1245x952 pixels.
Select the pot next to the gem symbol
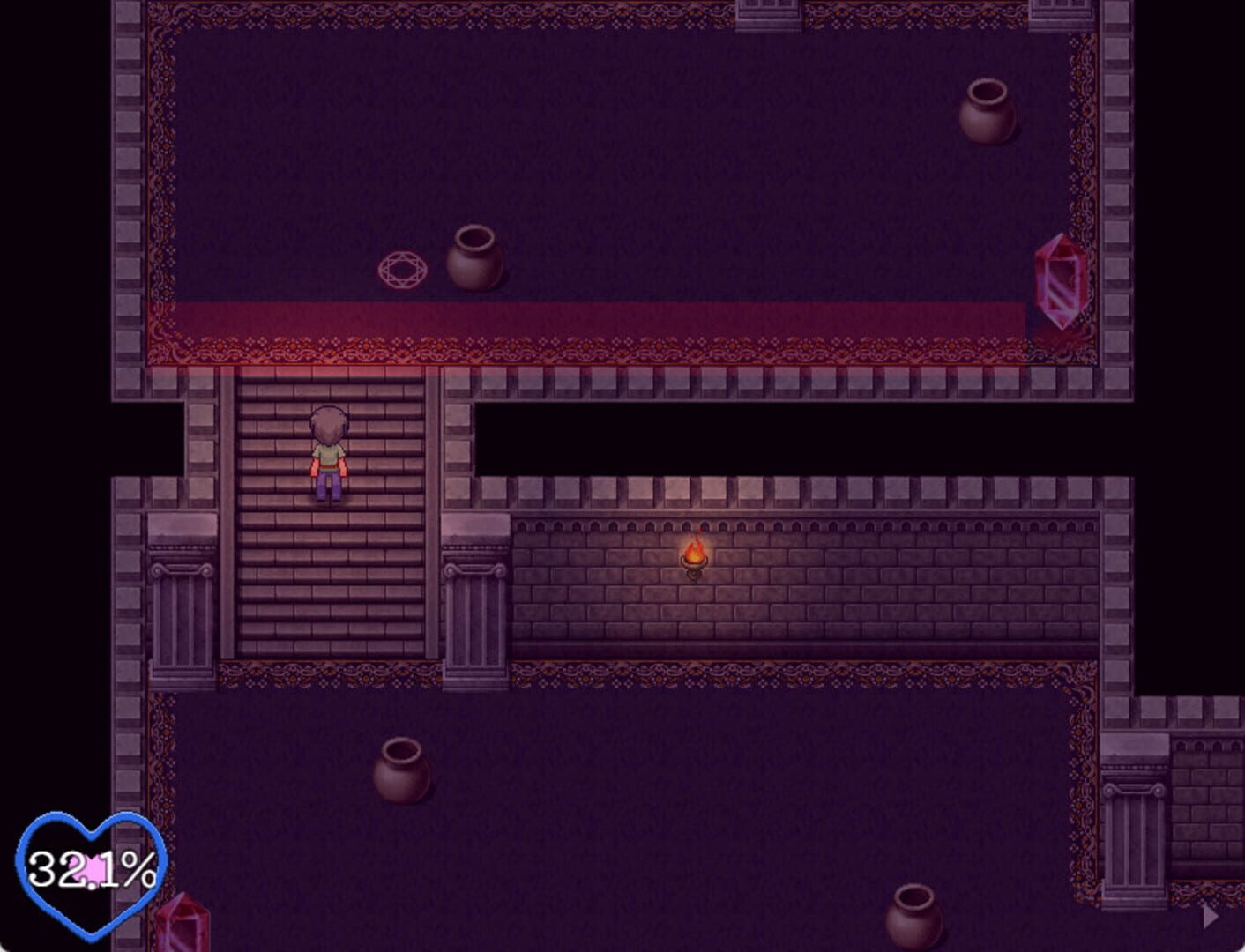(476, 260)
